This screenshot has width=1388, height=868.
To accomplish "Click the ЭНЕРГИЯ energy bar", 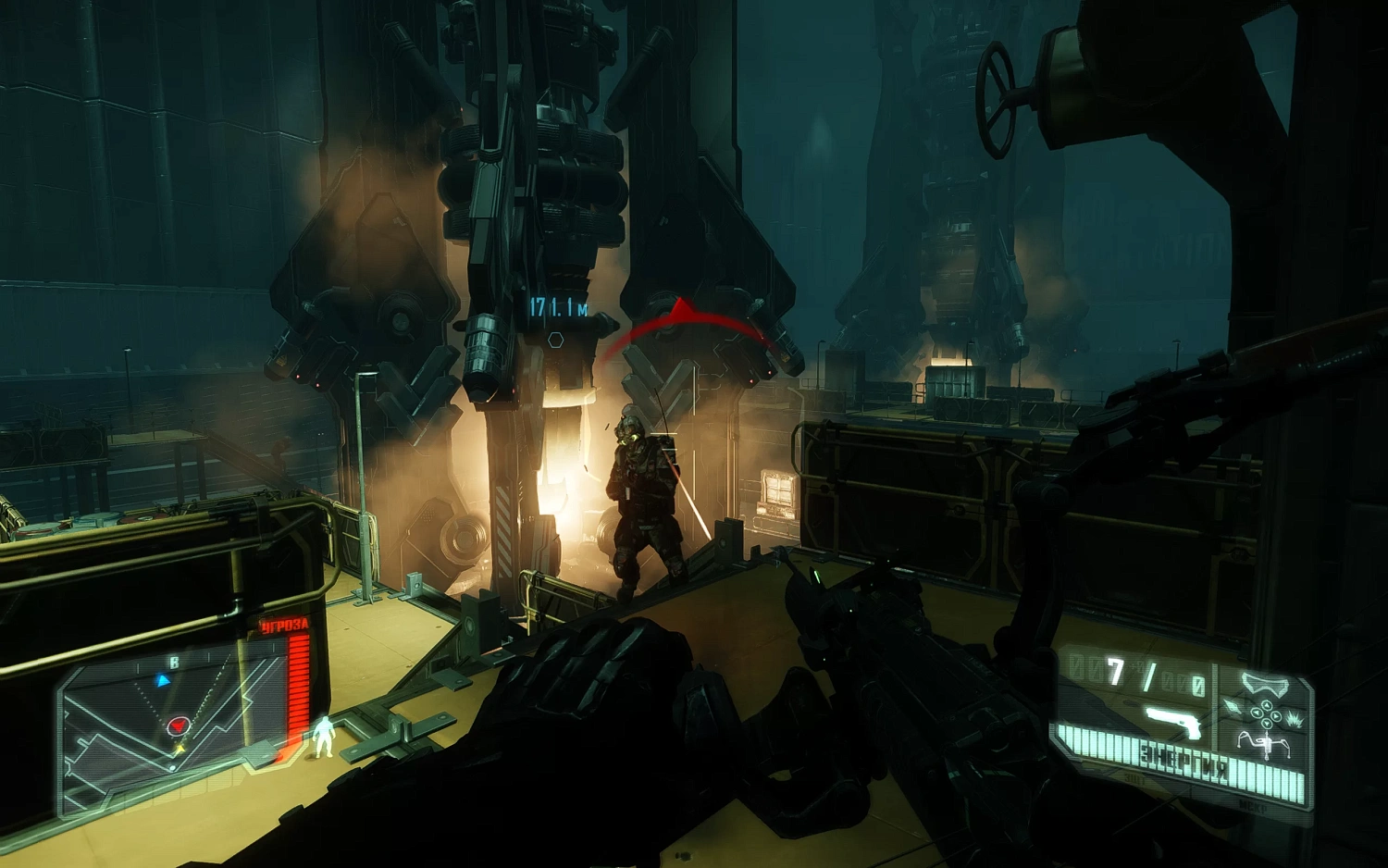I will [1183, 760].
